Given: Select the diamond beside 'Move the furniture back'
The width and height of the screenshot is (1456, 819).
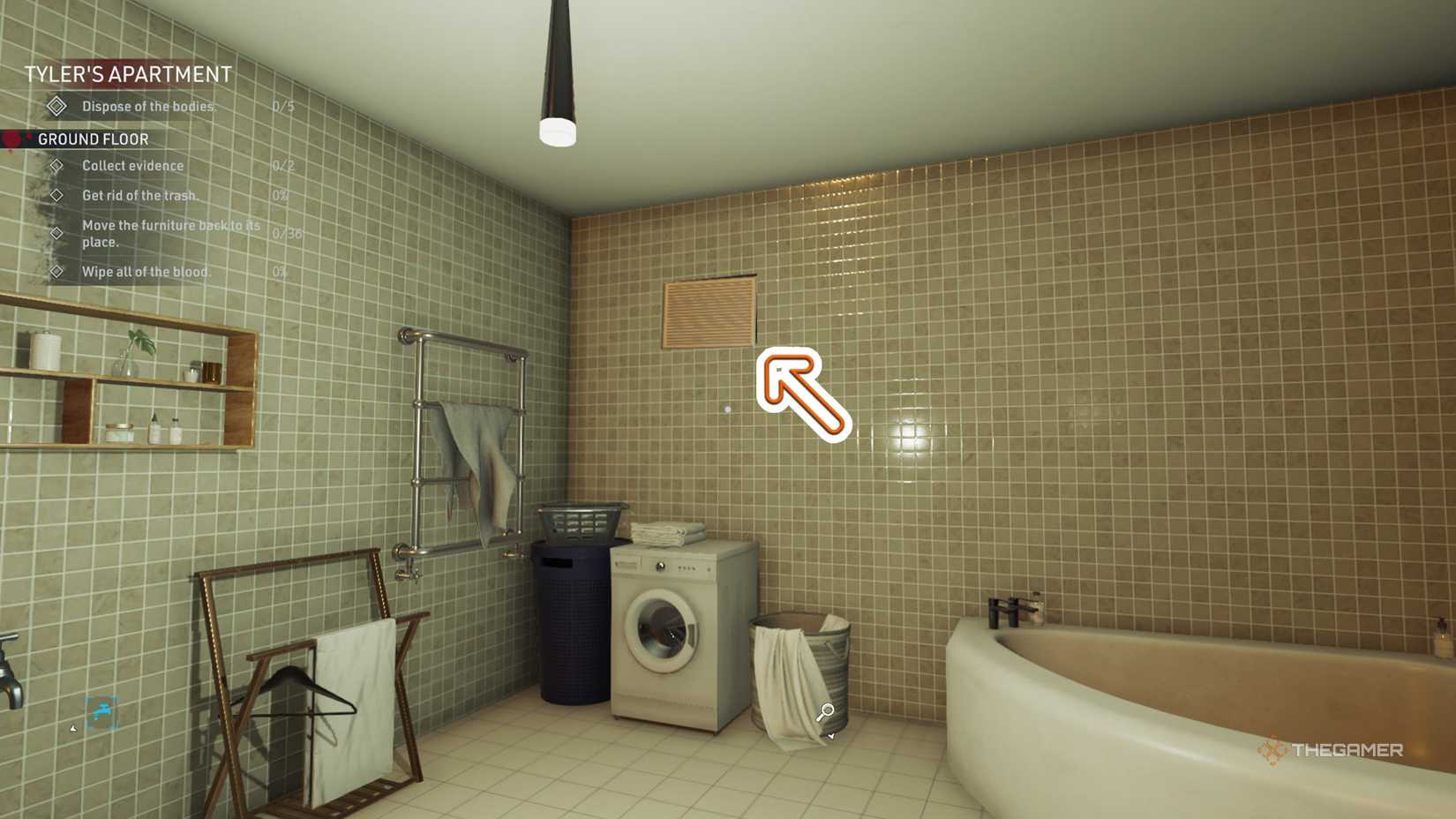Looking at the screenshot, I should point(57,233).
